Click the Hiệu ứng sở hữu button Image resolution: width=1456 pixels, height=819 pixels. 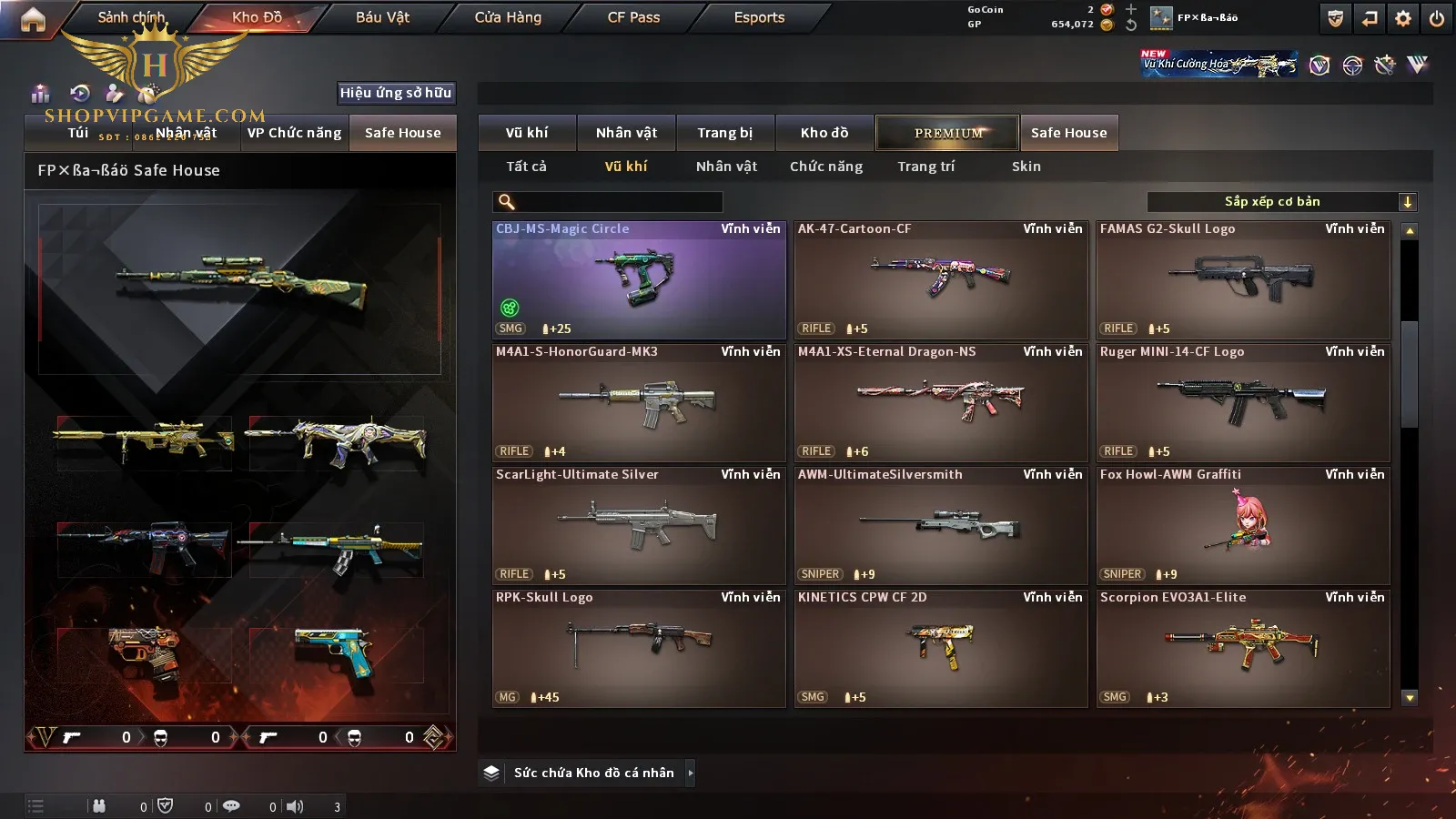396,93
